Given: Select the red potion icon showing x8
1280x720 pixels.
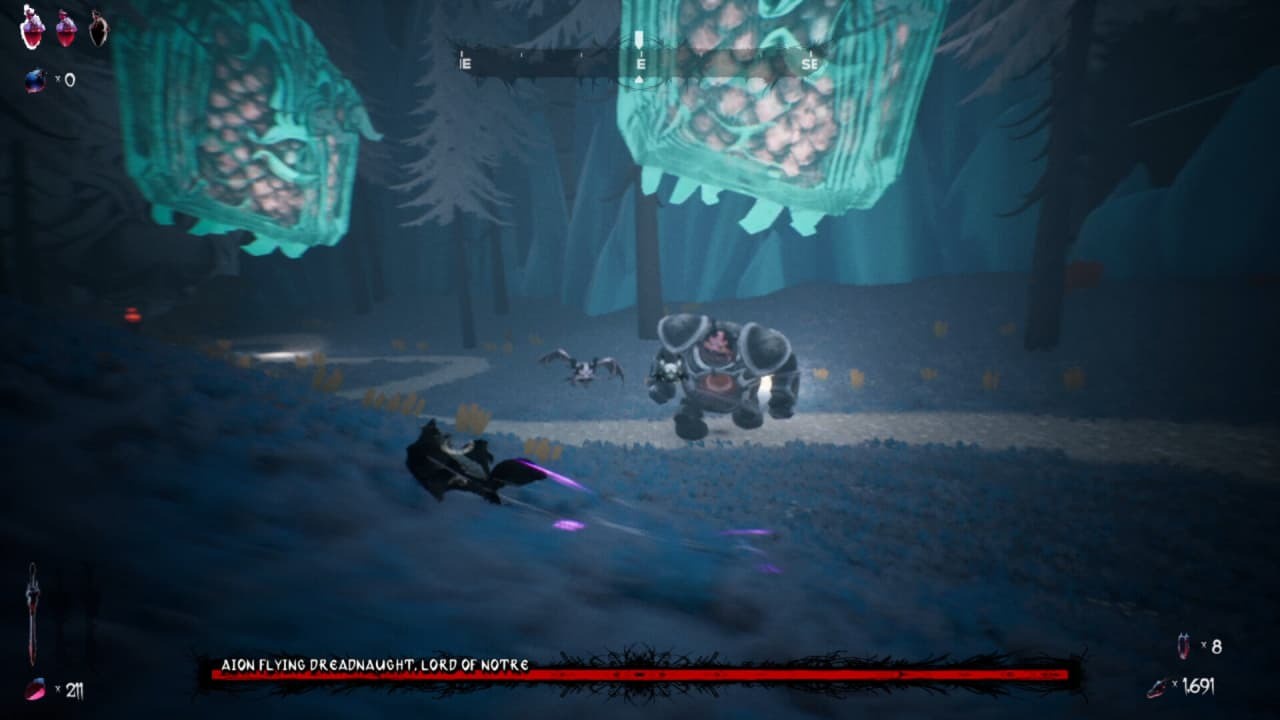Looking at the screenshot, I should 1183,644.
